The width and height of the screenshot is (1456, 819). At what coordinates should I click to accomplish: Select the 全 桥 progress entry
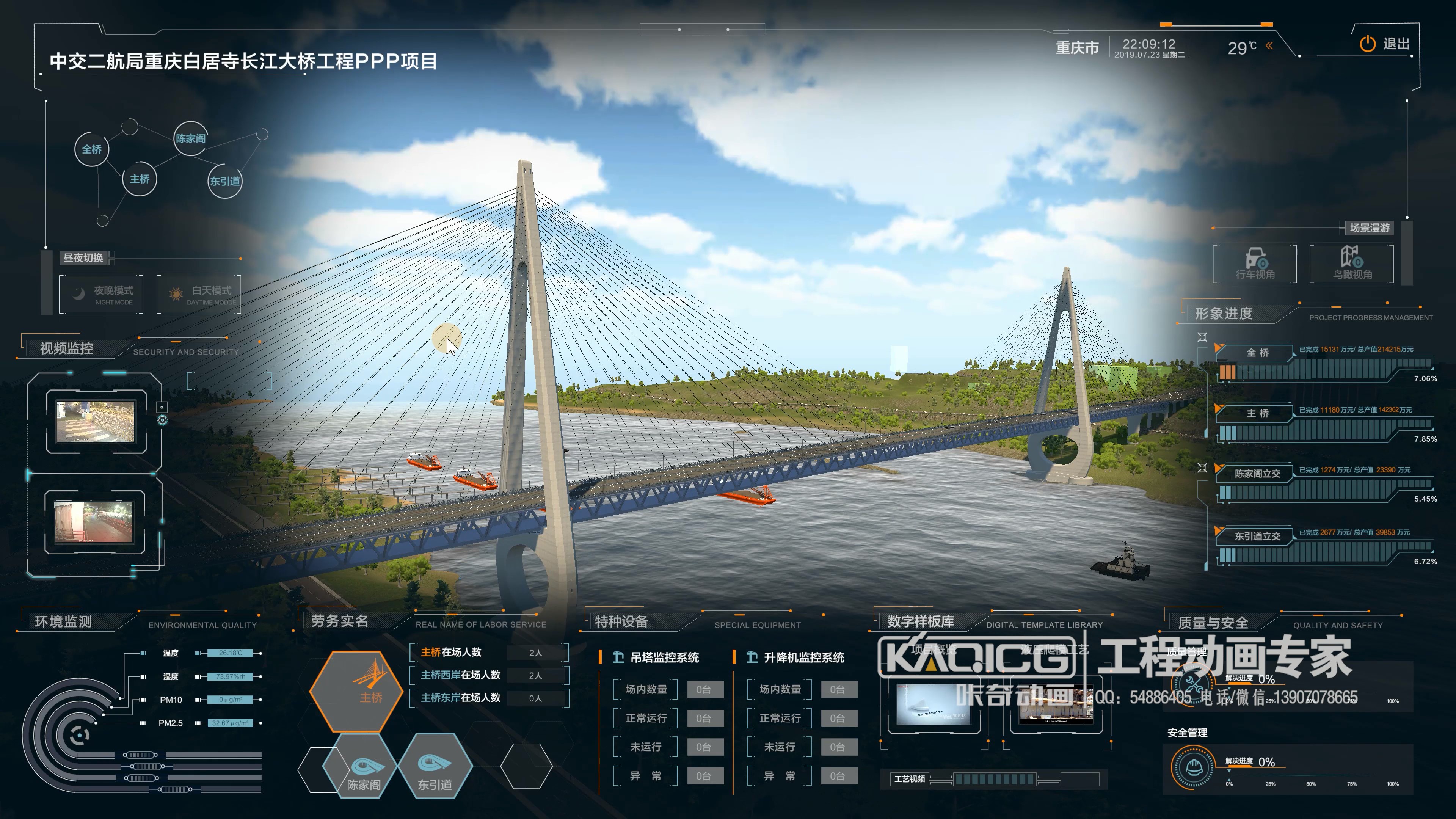coord(1257,353)
